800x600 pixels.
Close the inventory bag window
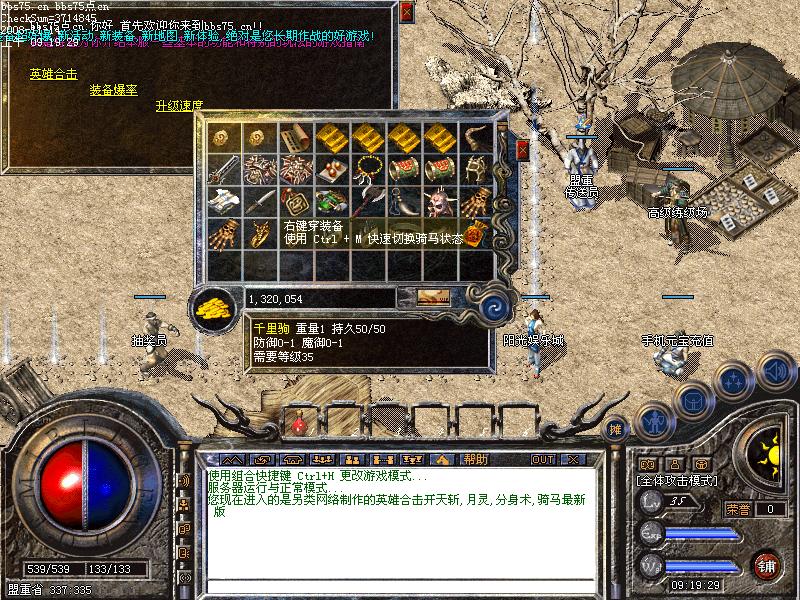pos(522,149)
